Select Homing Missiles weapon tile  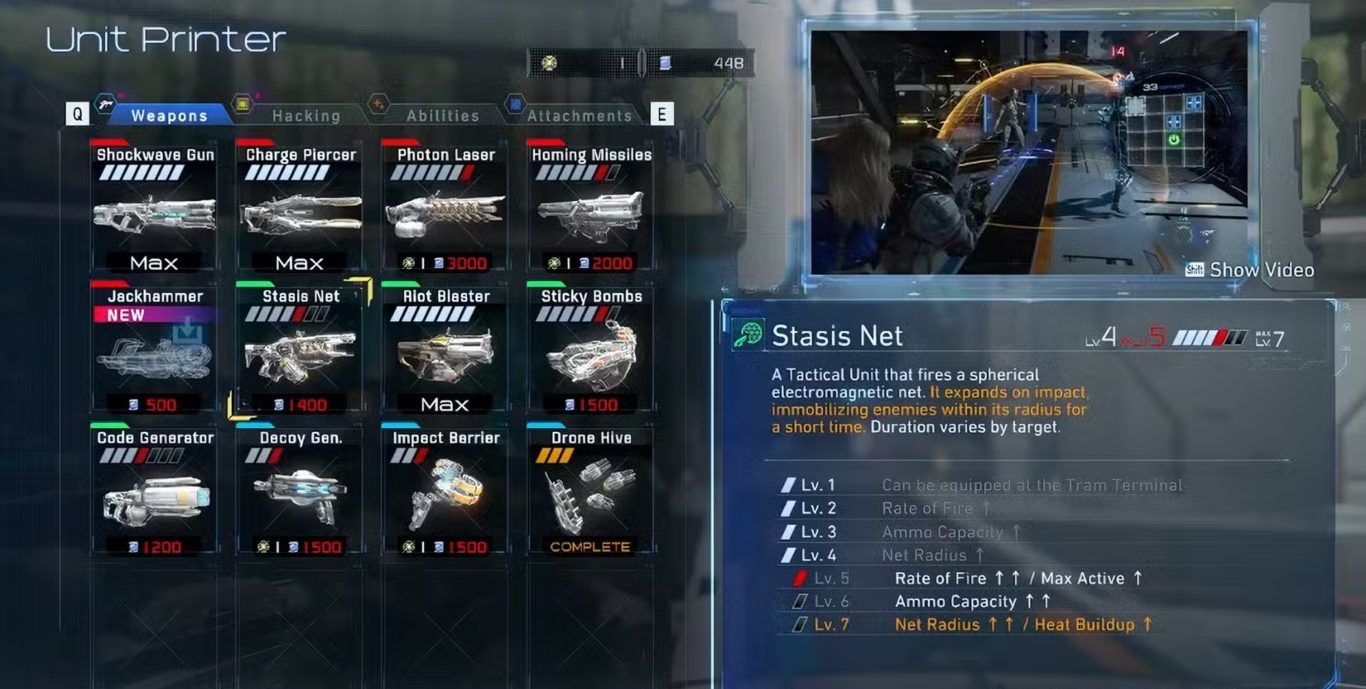[x=590, y=208]
